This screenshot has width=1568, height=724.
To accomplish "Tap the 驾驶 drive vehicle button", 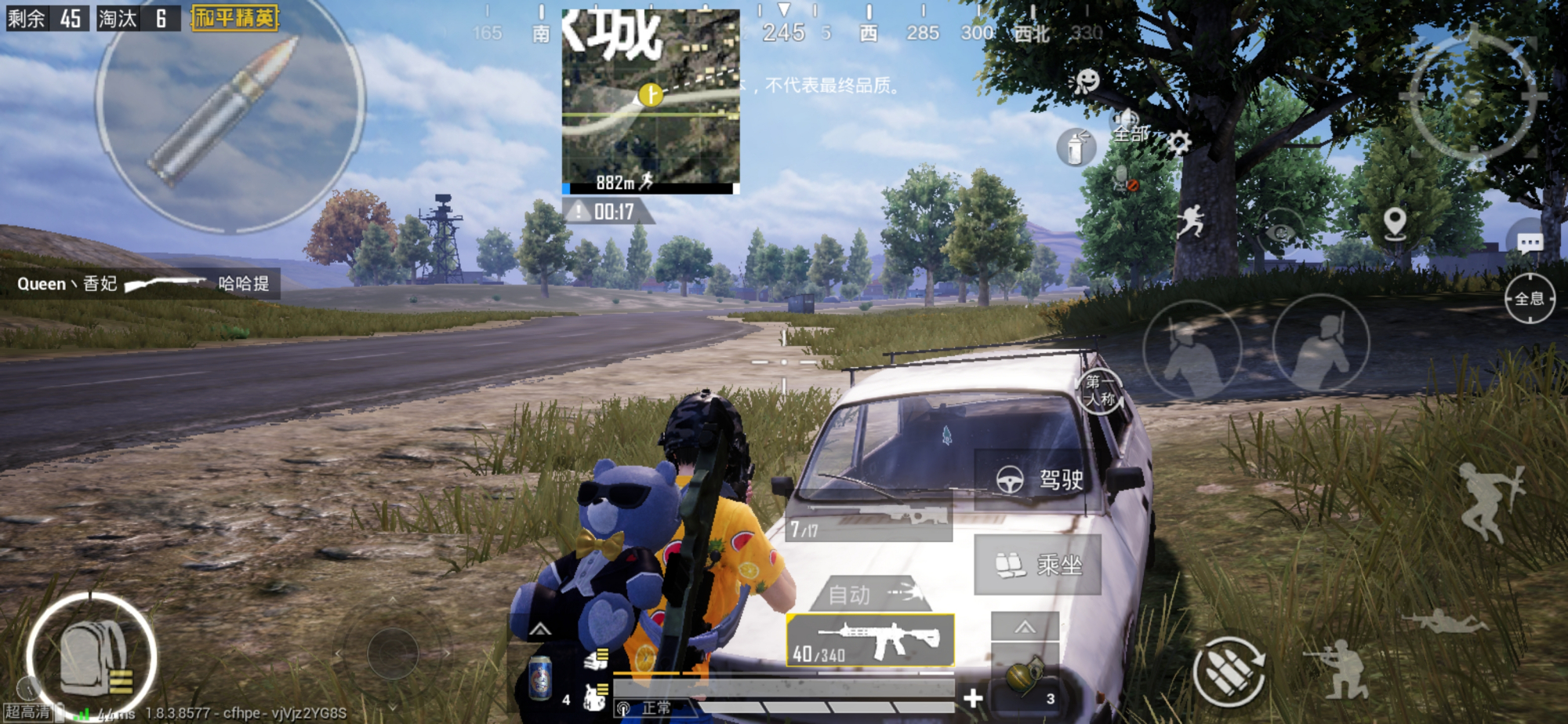I will (1039, 478).
